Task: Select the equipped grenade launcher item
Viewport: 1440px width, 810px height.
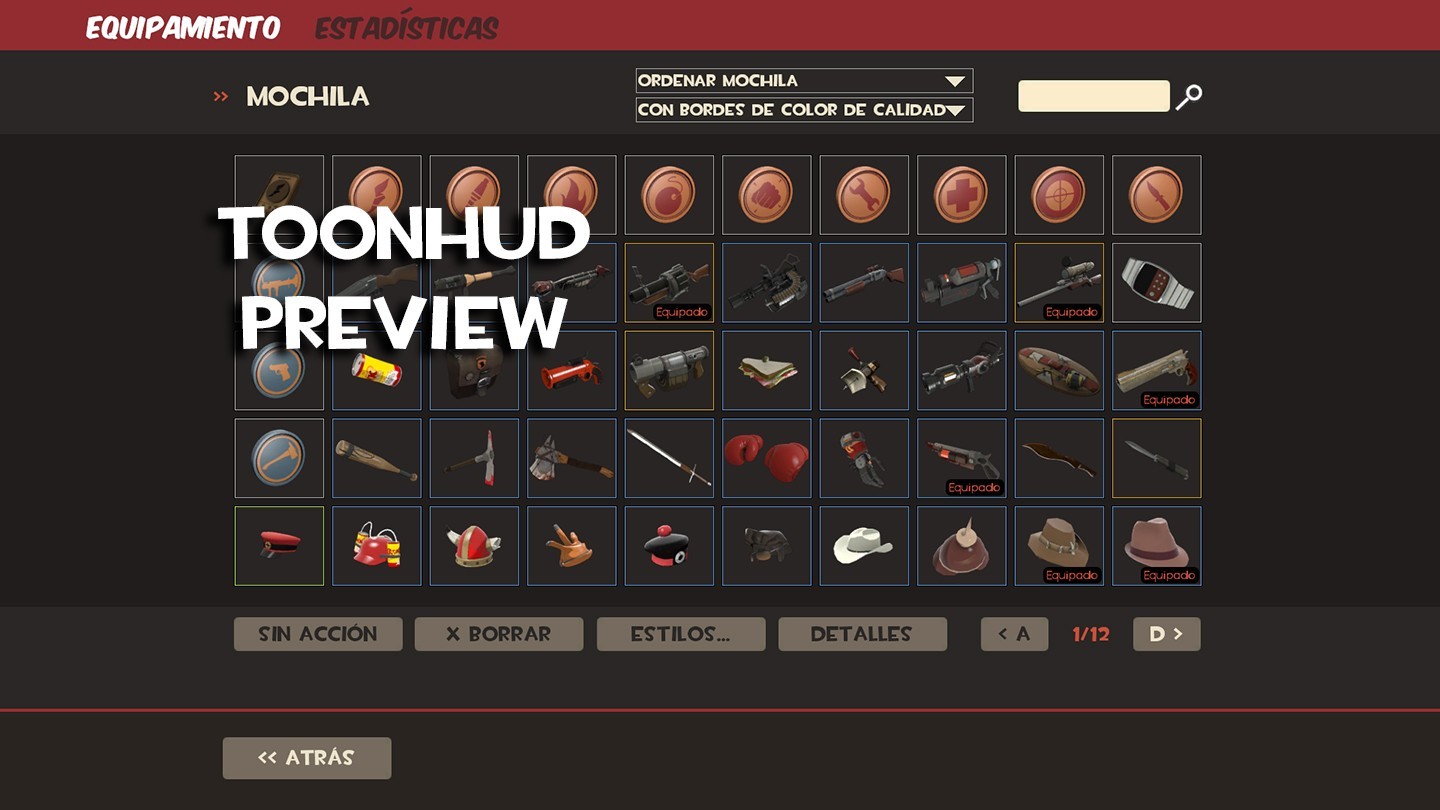Action: [x=669, y=282]
